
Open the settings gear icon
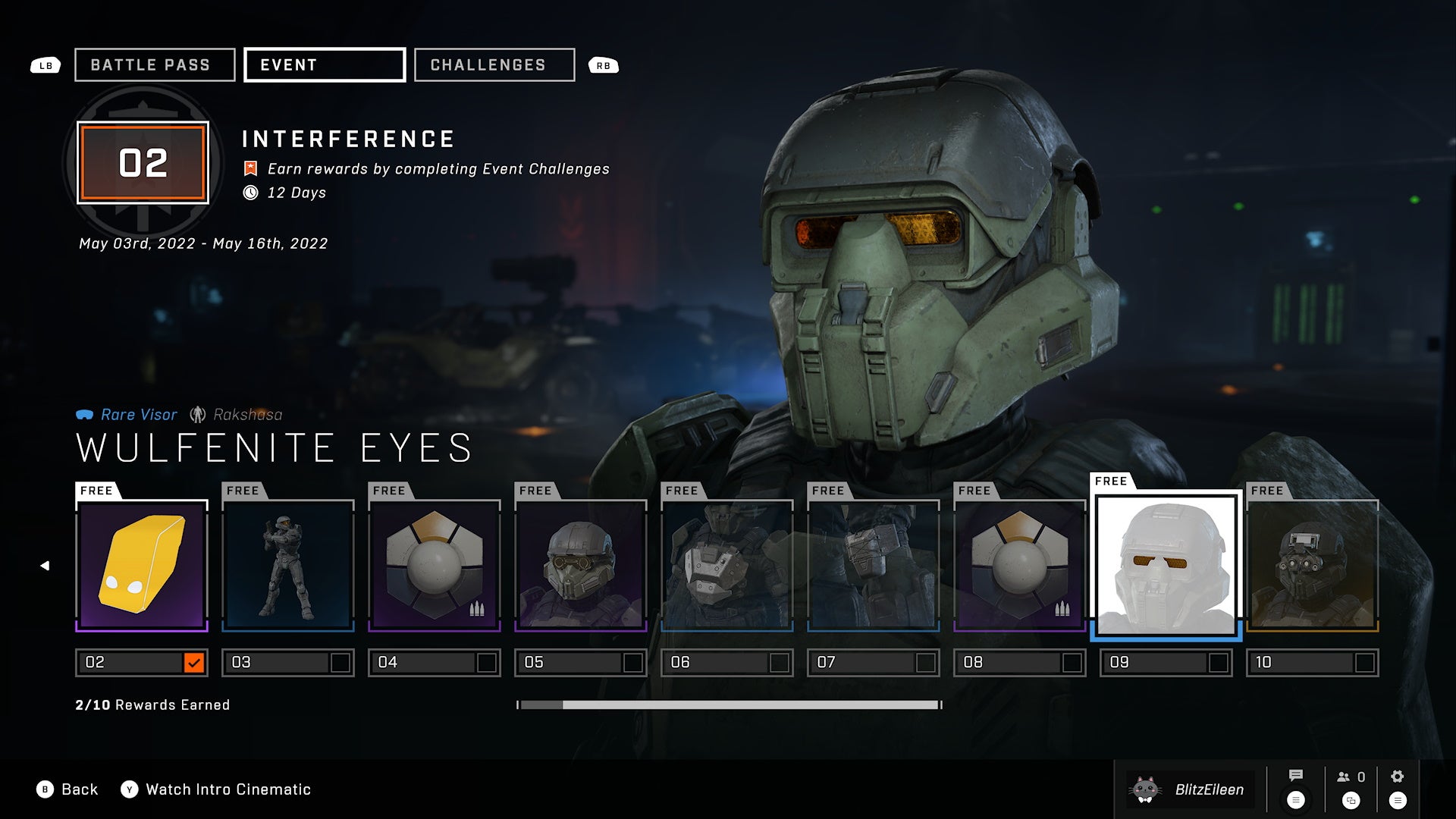click(1398, 776)
